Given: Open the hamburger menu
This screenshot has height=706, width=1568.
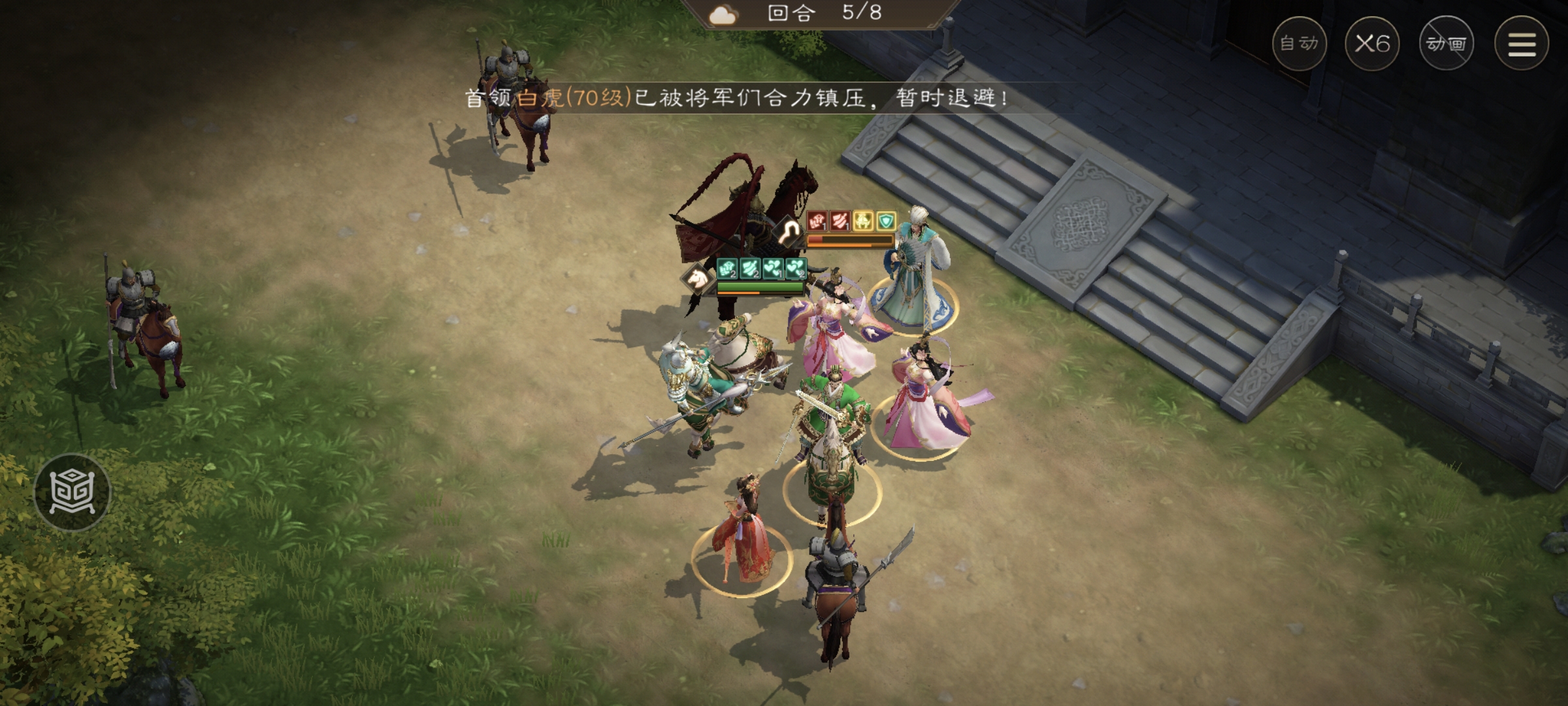Looking at the screenshot, I should click(1522, 44).
